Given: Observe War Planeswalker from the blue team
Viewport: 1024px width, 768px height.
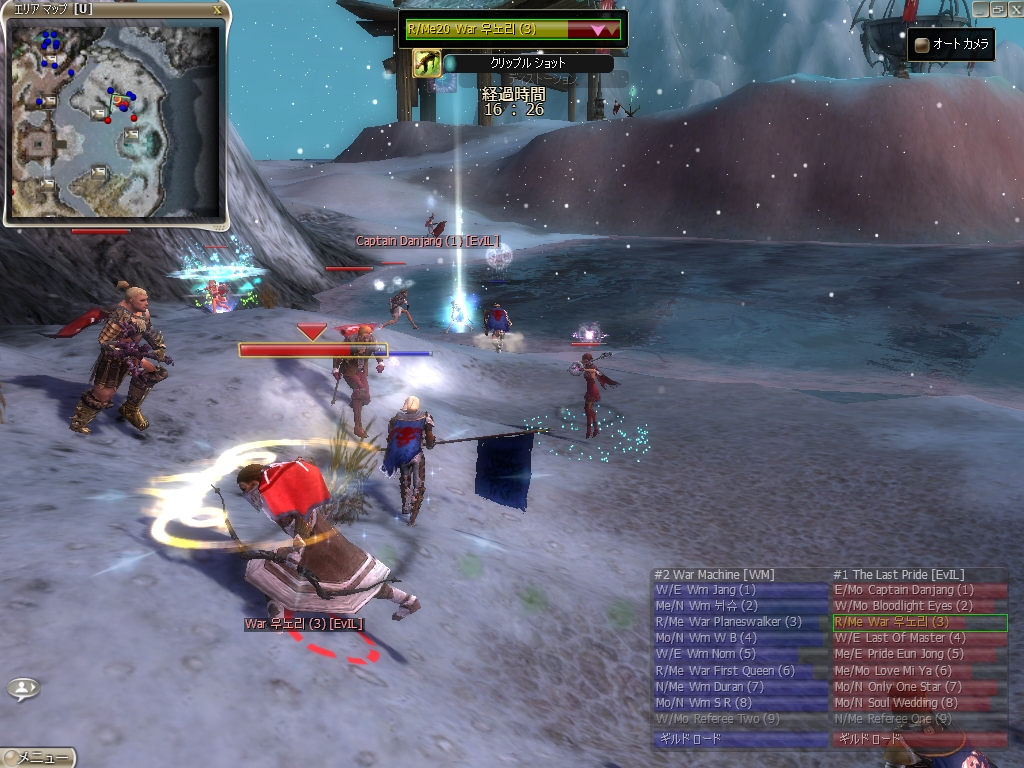Looking at the screenshot, I should click(739, 622).
